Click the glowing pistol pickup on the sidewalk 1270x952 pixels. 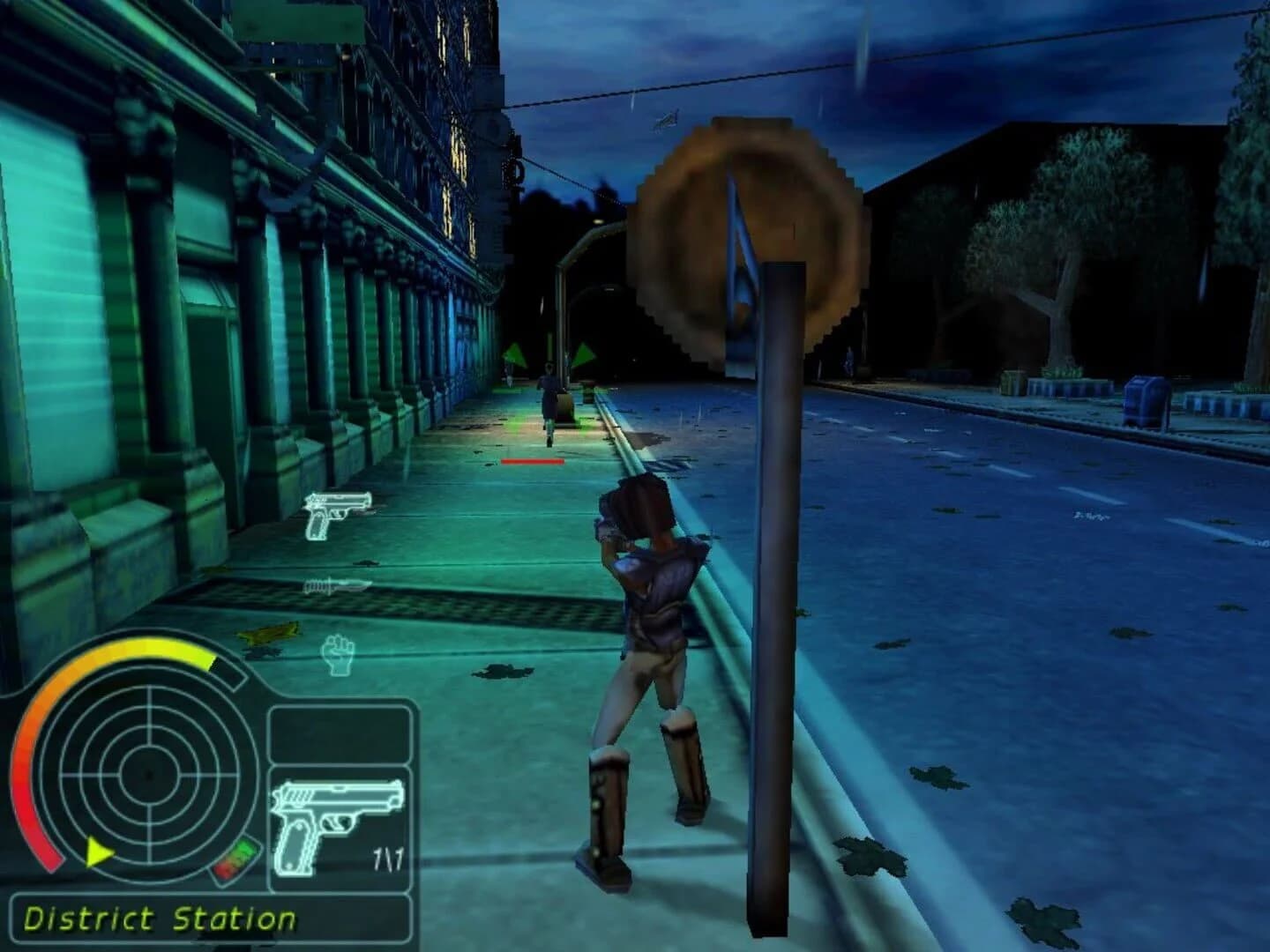click(335, 516)
